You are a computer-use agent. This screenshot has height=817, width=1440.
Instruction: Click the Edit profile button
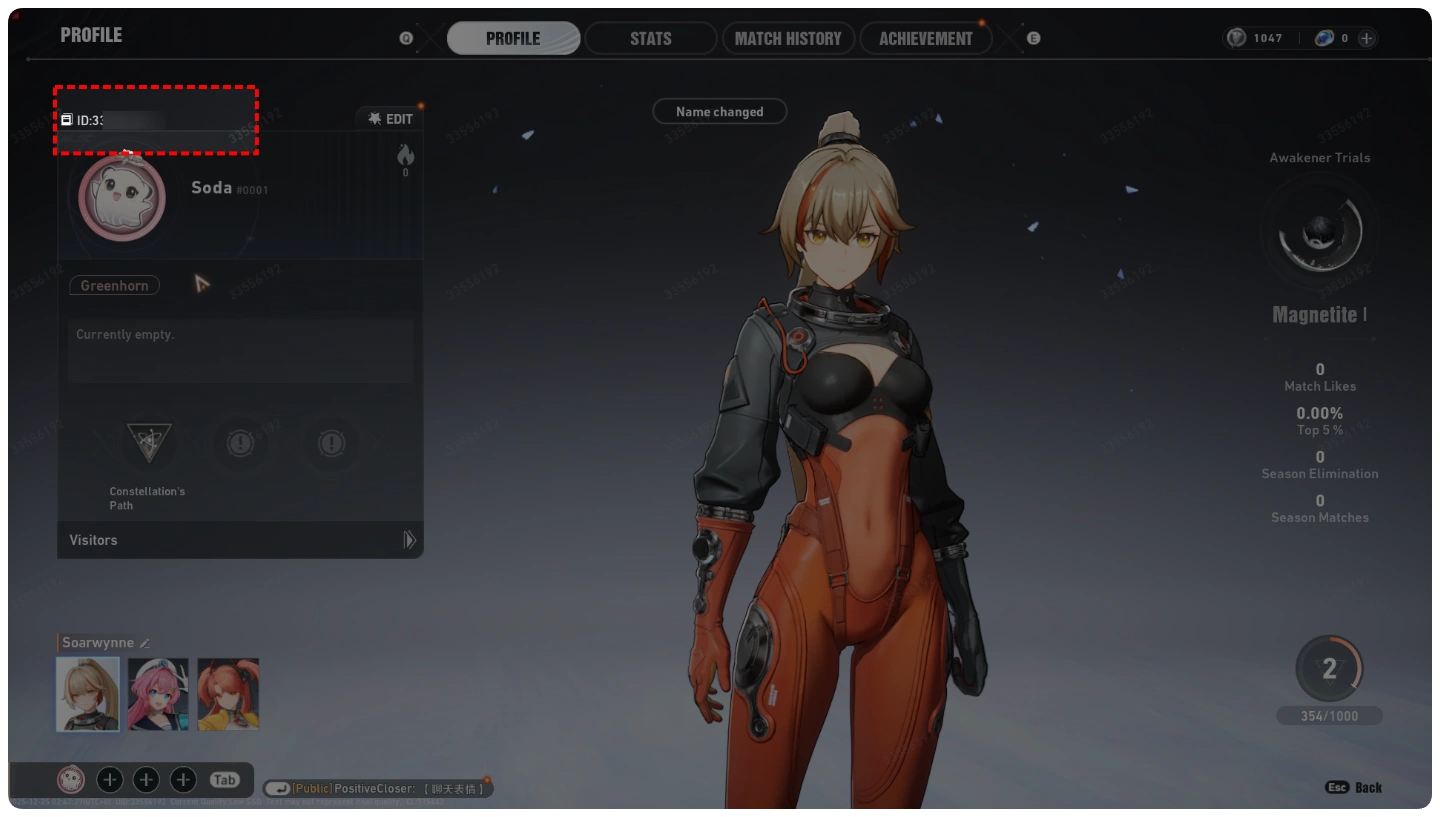point(391,119)
